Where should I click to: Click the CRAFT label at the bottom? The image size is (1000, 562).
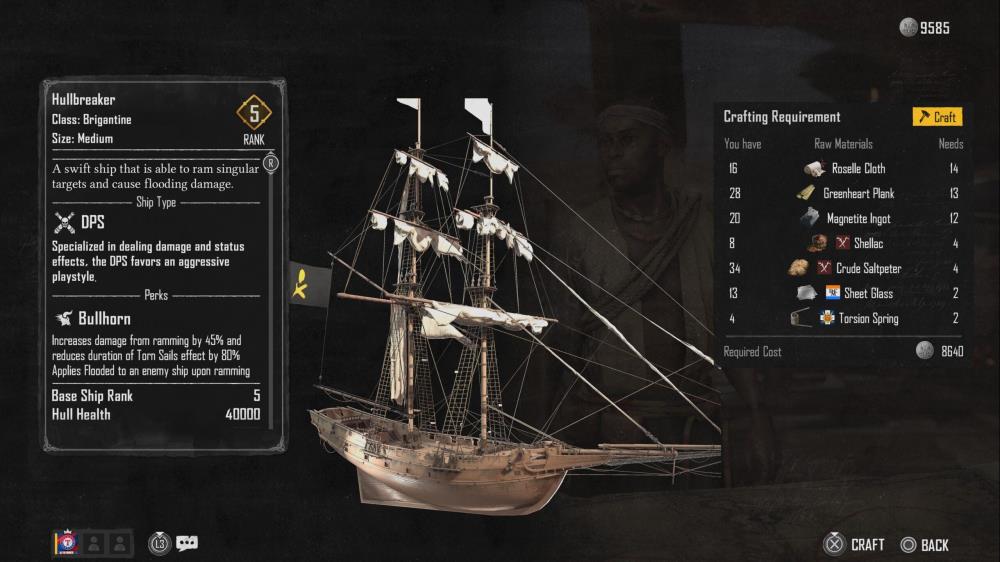click(x=867, y=545)
